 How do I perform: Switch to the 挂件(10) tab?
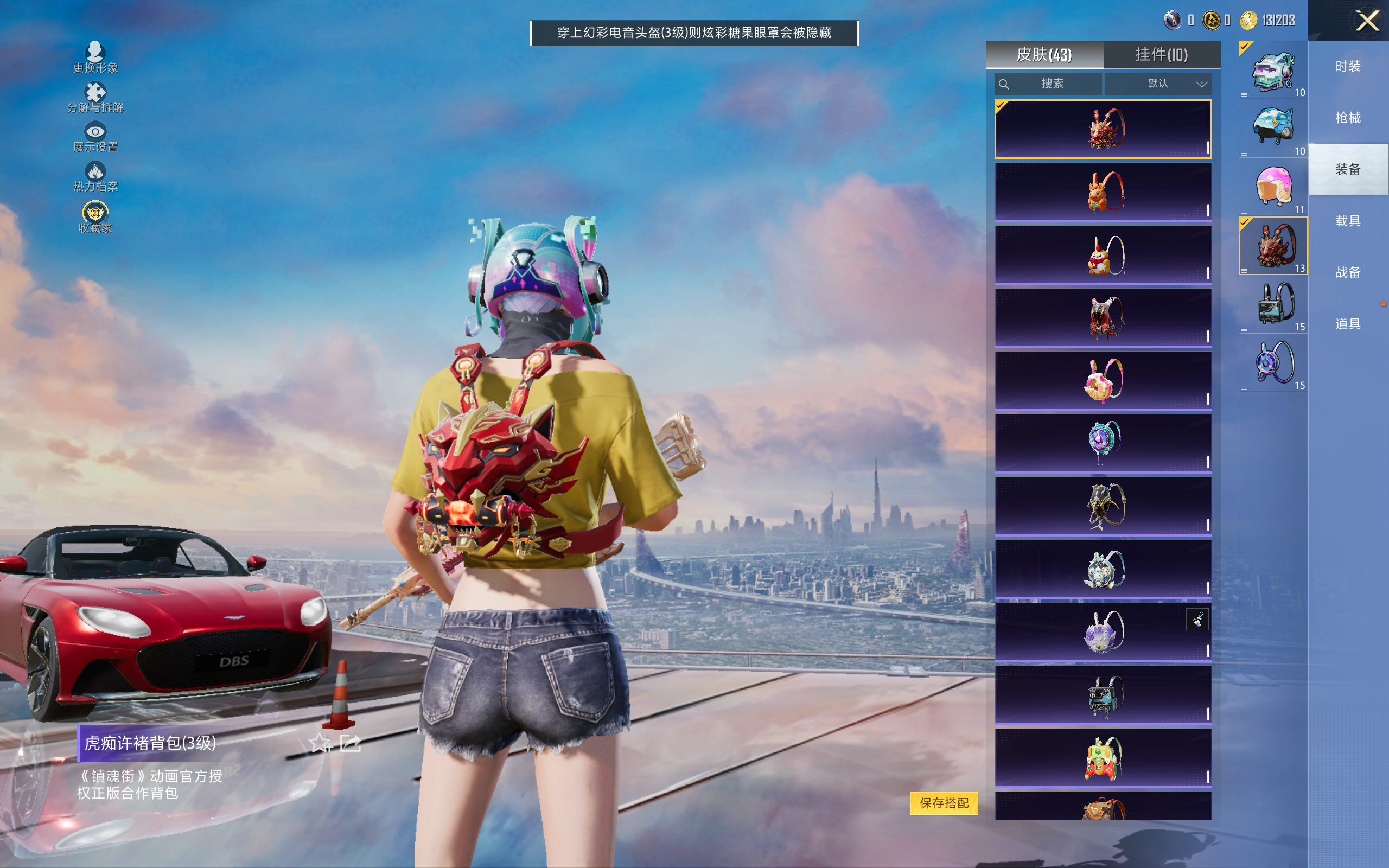click(x=1161, y=55)
